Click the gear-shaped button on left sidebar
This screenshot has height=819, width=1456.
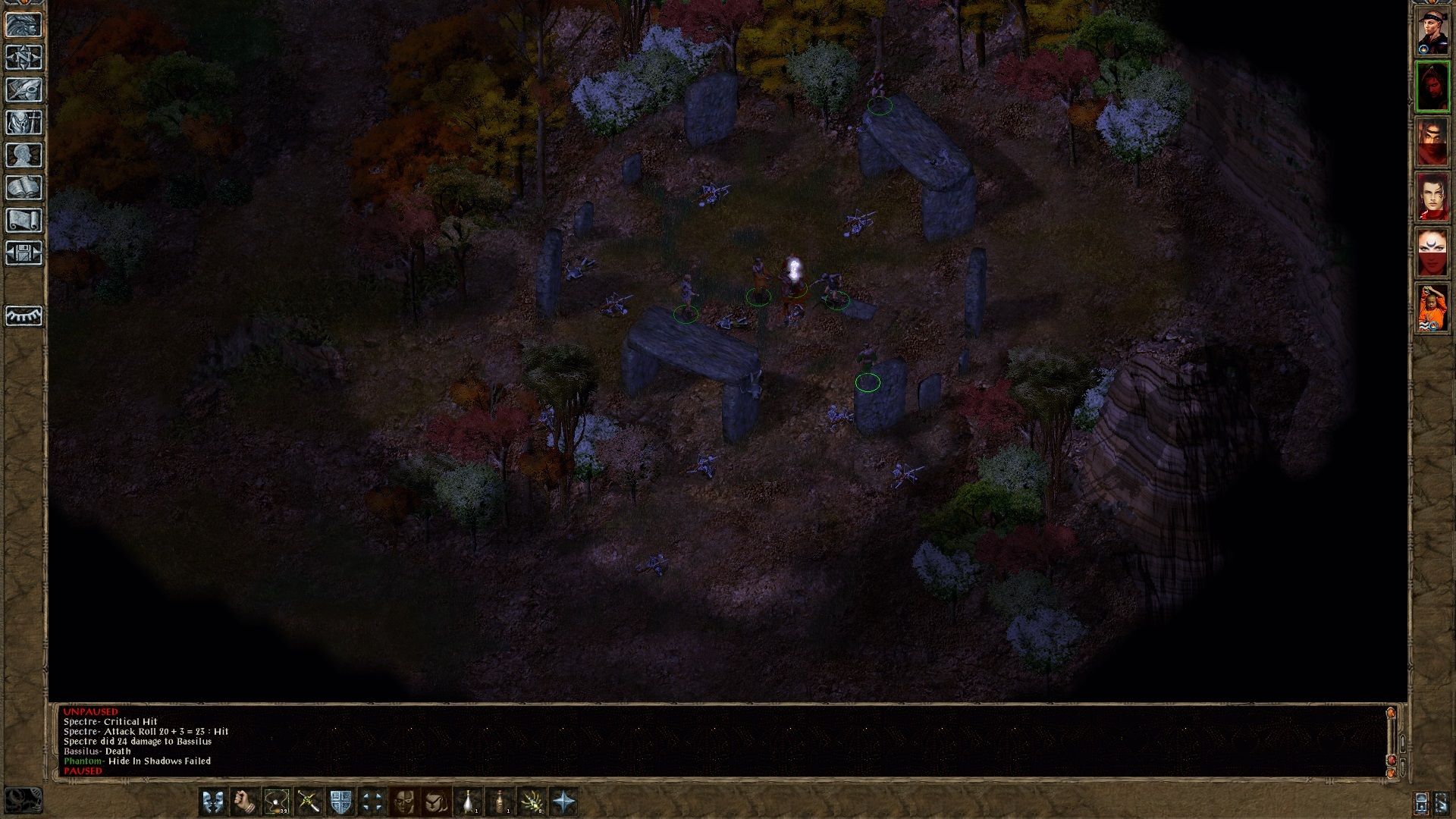24,315
